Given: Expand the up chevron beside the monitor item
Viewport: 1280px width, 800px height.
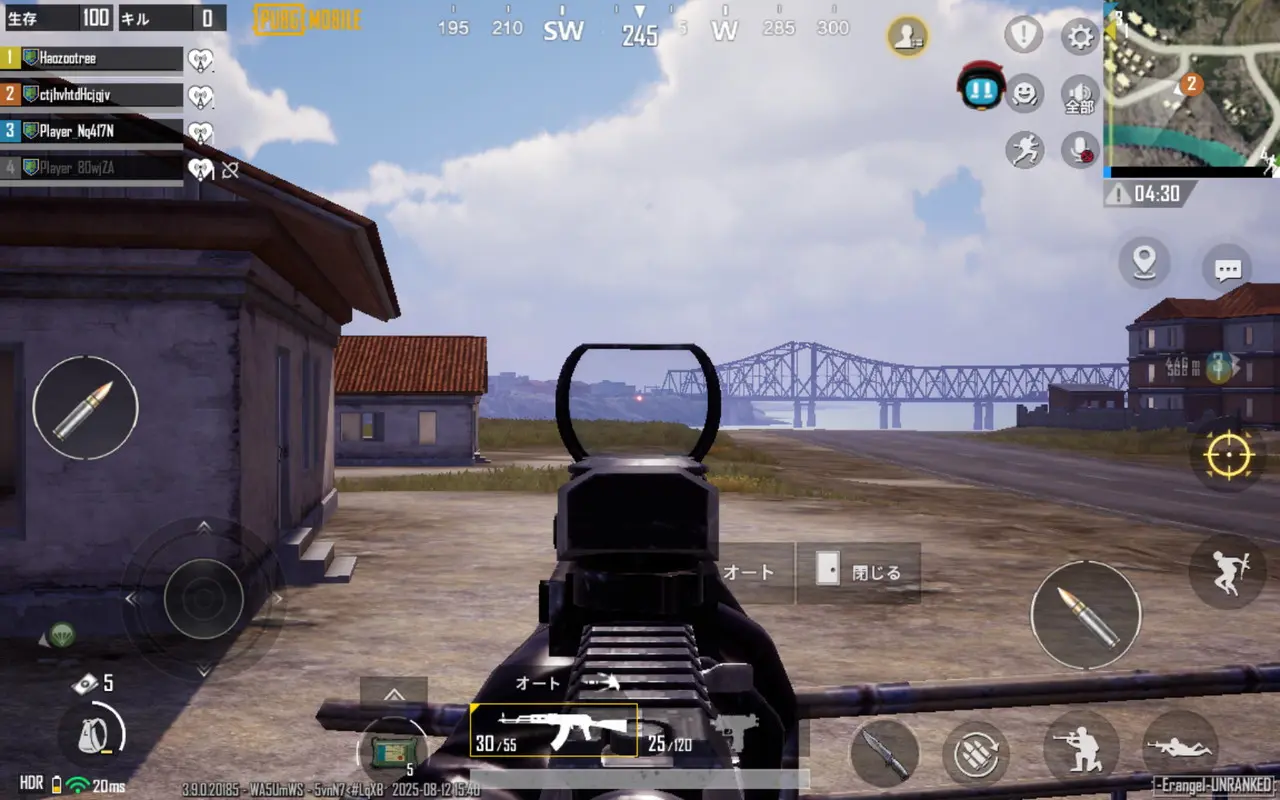Looking at the screenshot, I should [393, 694].
